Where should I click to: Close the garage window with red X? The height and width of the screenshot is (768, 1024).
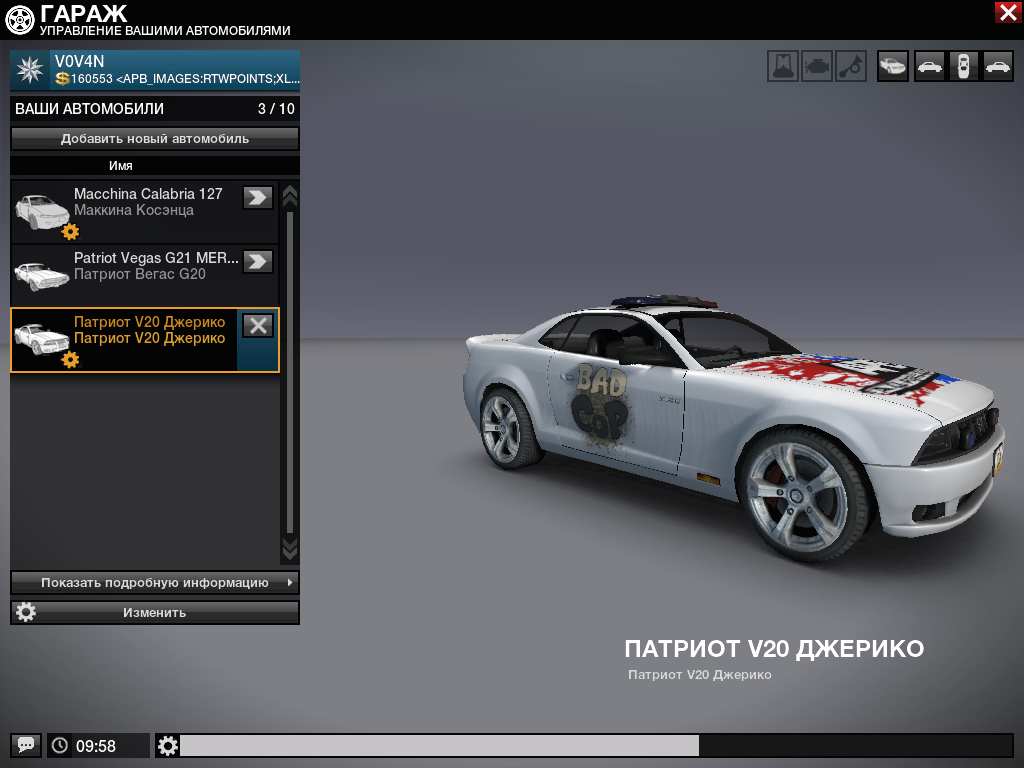point(1007,12)
